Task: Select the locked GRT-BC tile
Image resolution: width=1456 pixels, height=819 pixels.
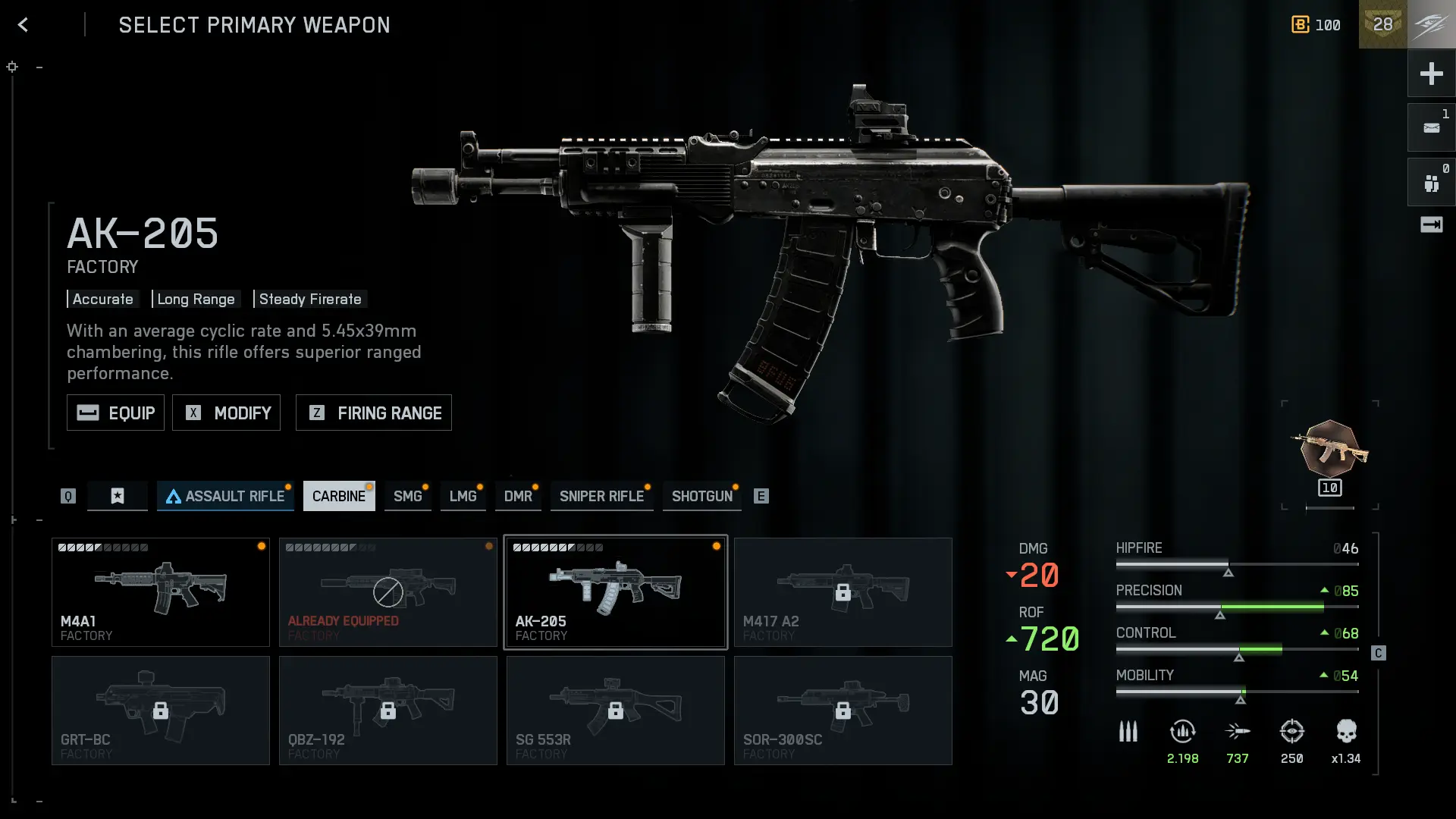Action: [161, 711]
